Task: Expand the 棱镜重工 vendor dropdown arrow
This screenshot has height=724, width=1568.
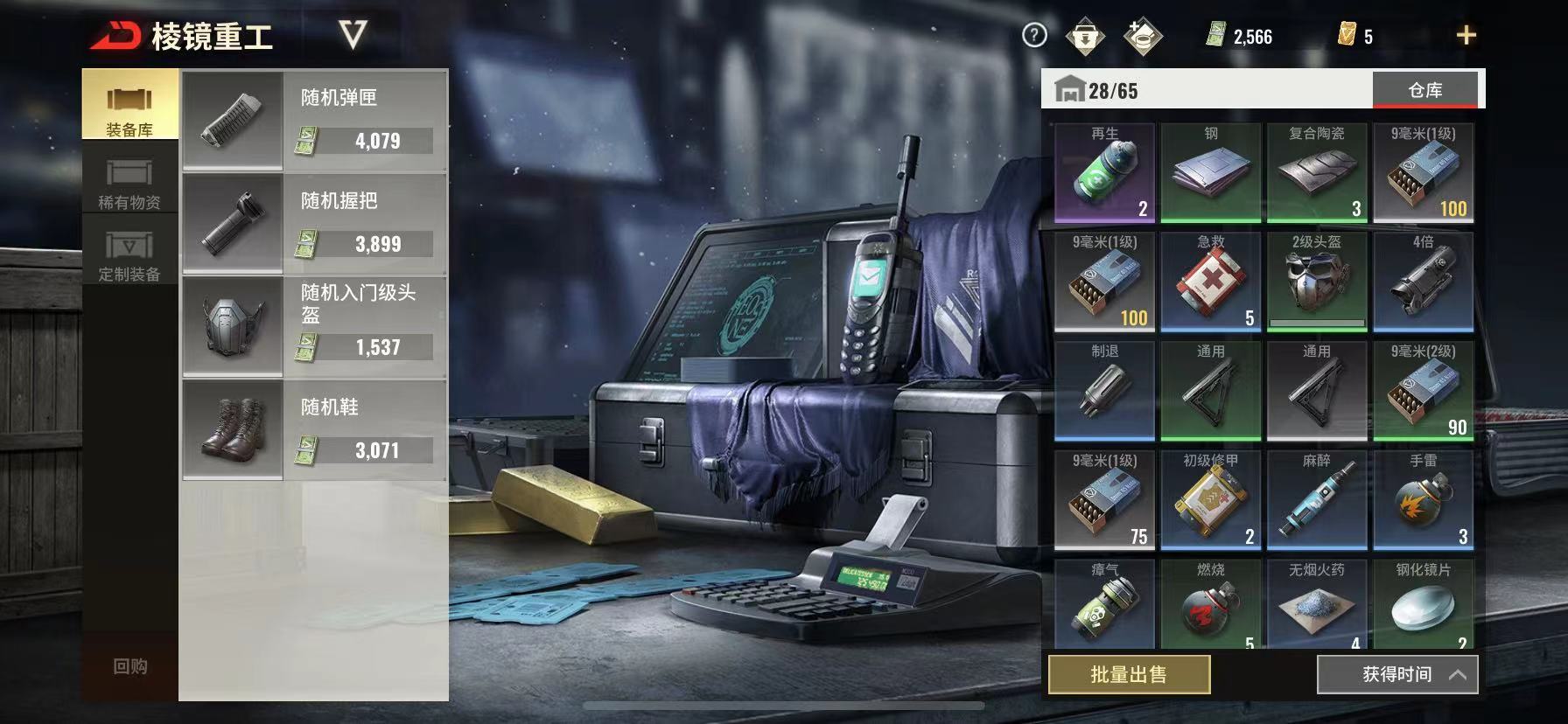Action: (353, 35)
